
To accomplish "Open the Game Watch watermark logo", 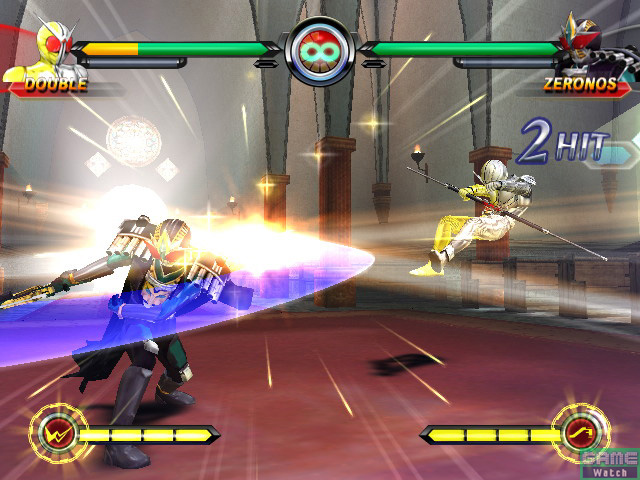I will pos(609,462).
